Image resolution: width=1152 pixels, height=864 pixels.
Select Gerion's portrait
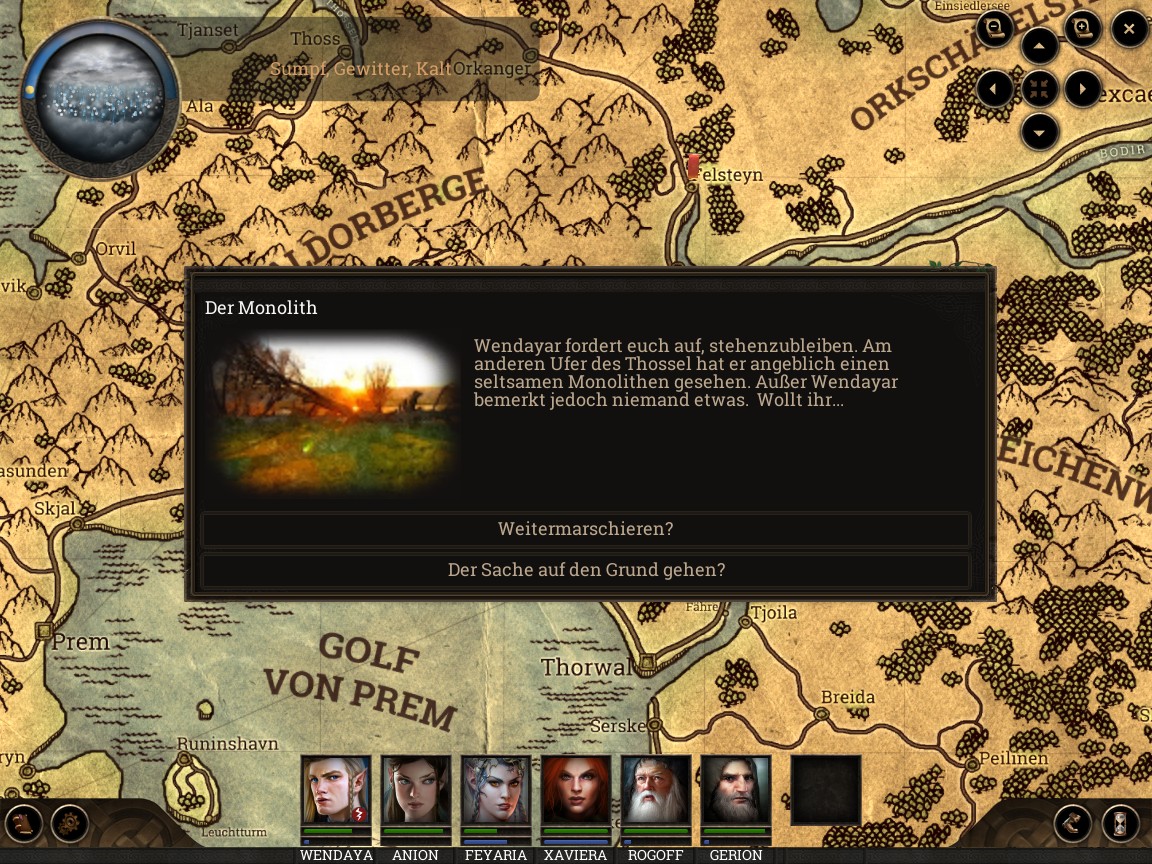(736, 790)
